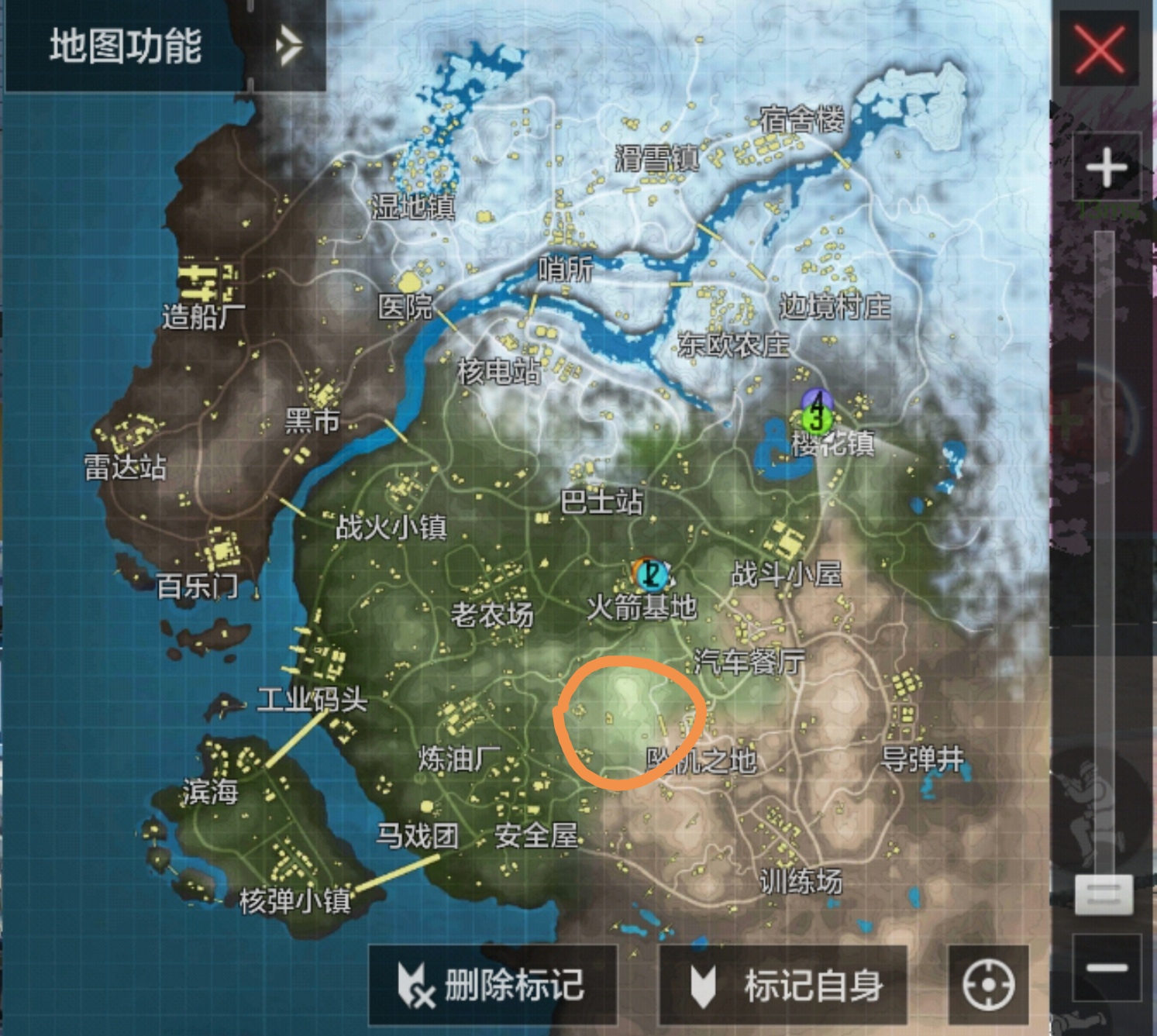
Task: Close the map with the red X
Action: pyautogui.click(x=1100, y=49)
